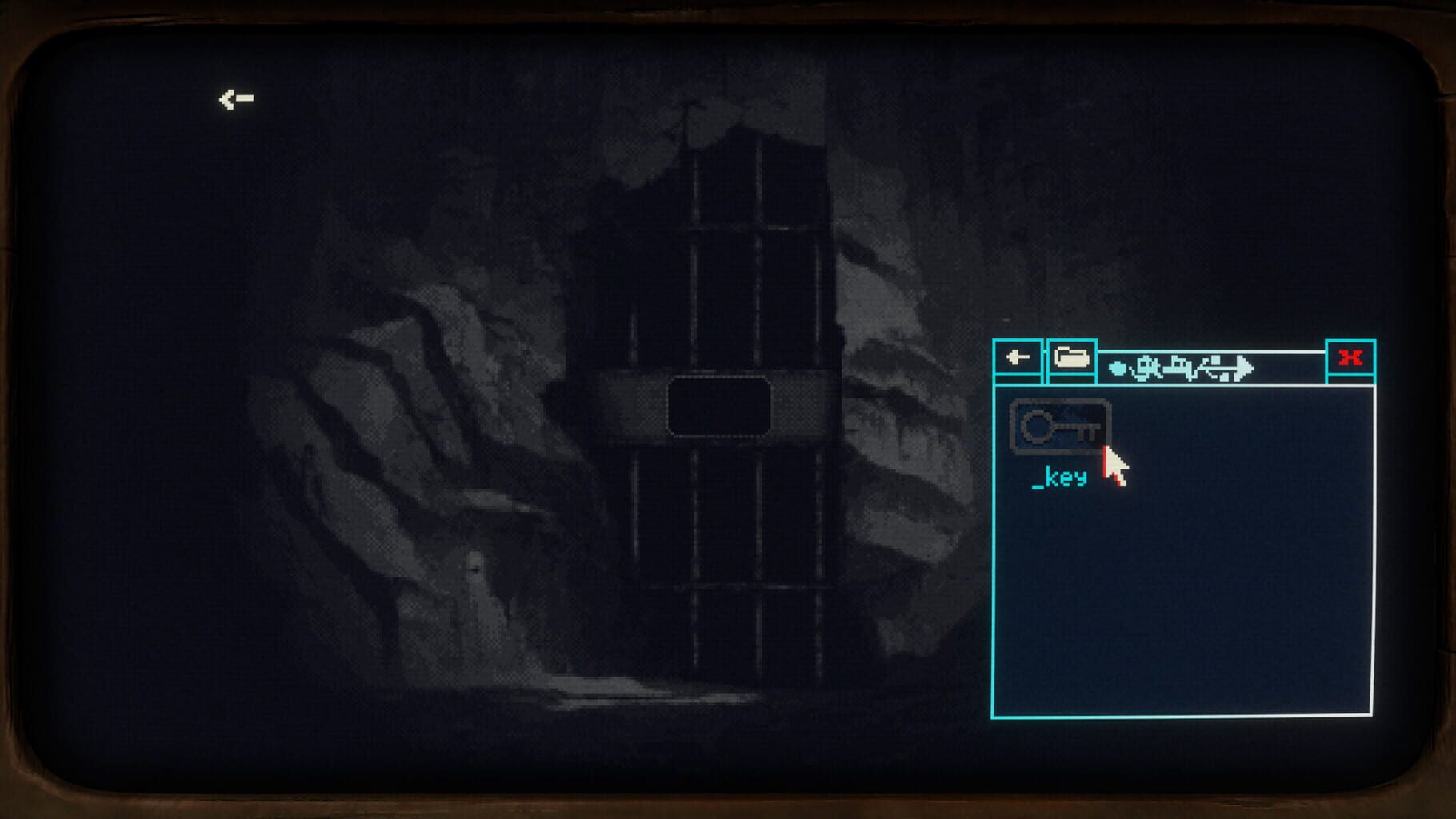1456x819 pixels.
Task: Click the folder icon in the explorer toolbar
Action: [1072, 359]
